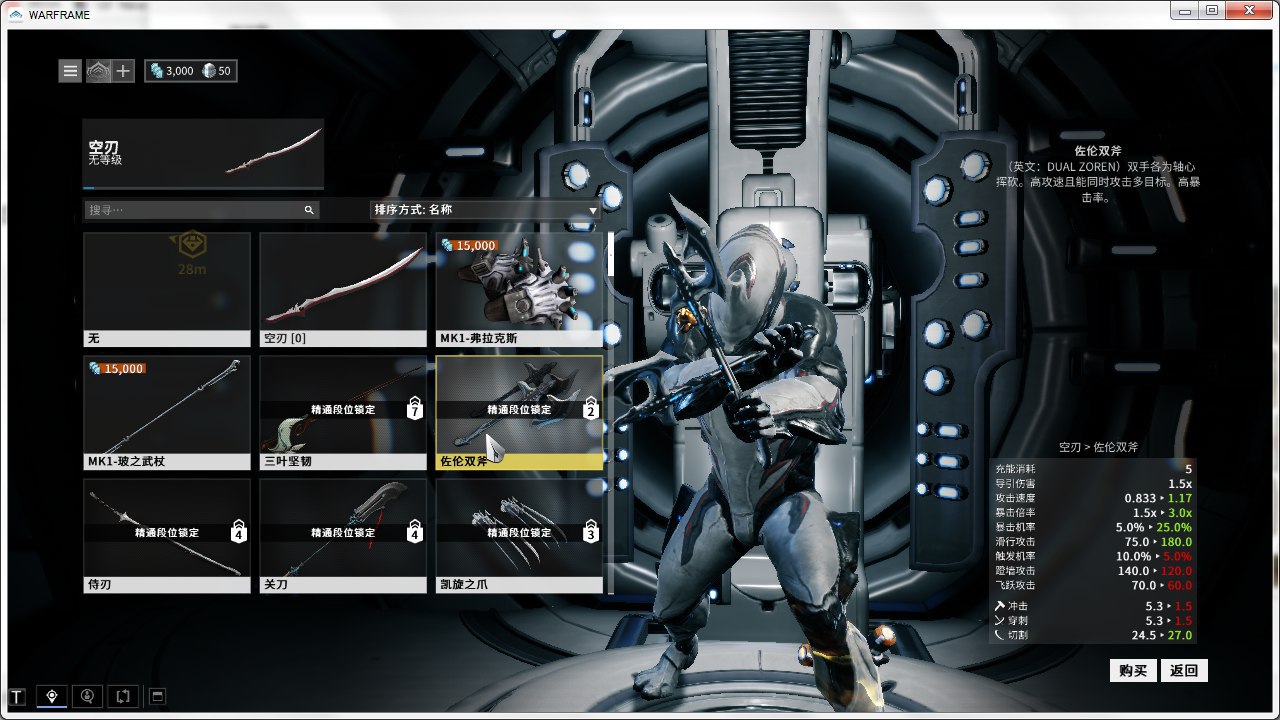Close the WARFRAME window
This screenshot has width=1280, height=720.
tap(1247, 10)
